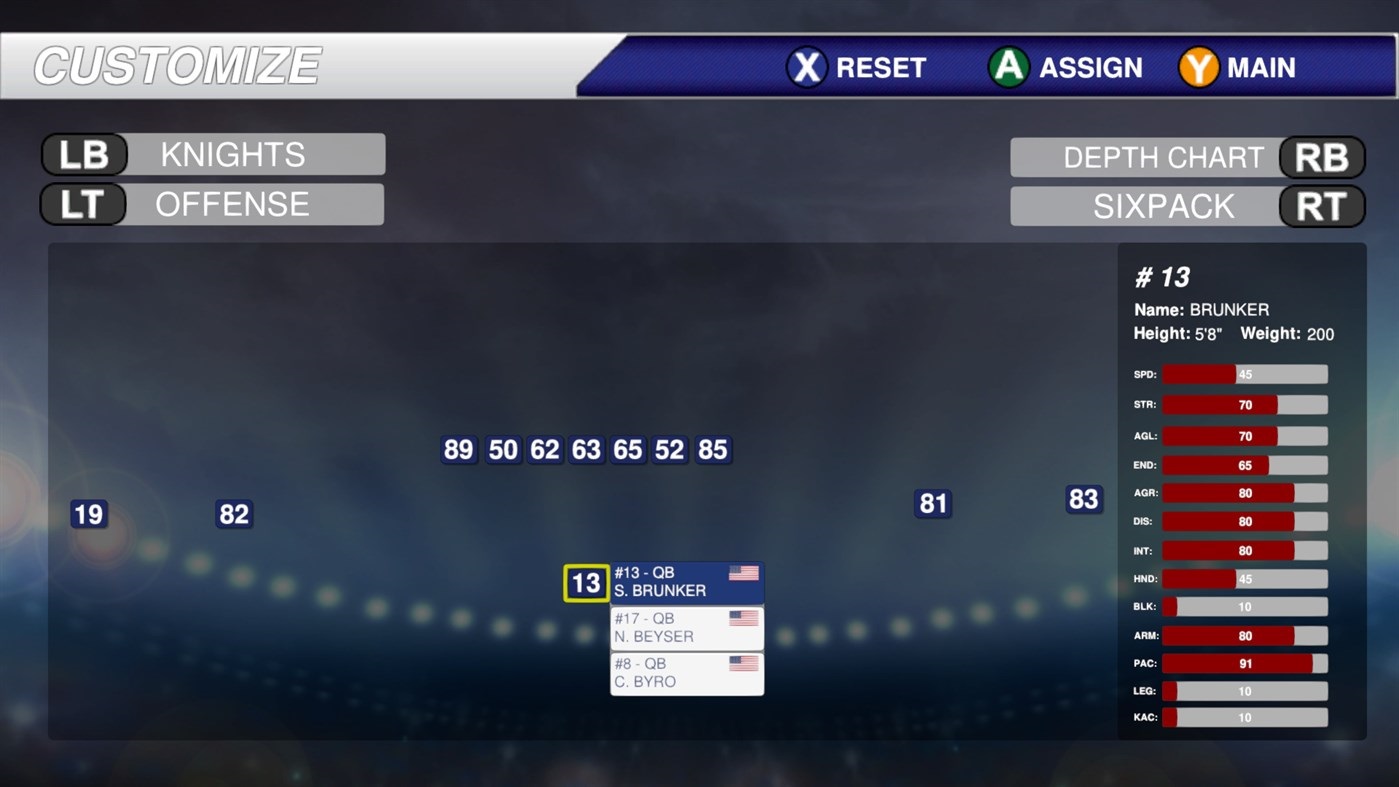Image resolution: width=1399 pixels, height=787 pixels.
Task: Select receiver number 81 marker
Action: tap(931, 504)
